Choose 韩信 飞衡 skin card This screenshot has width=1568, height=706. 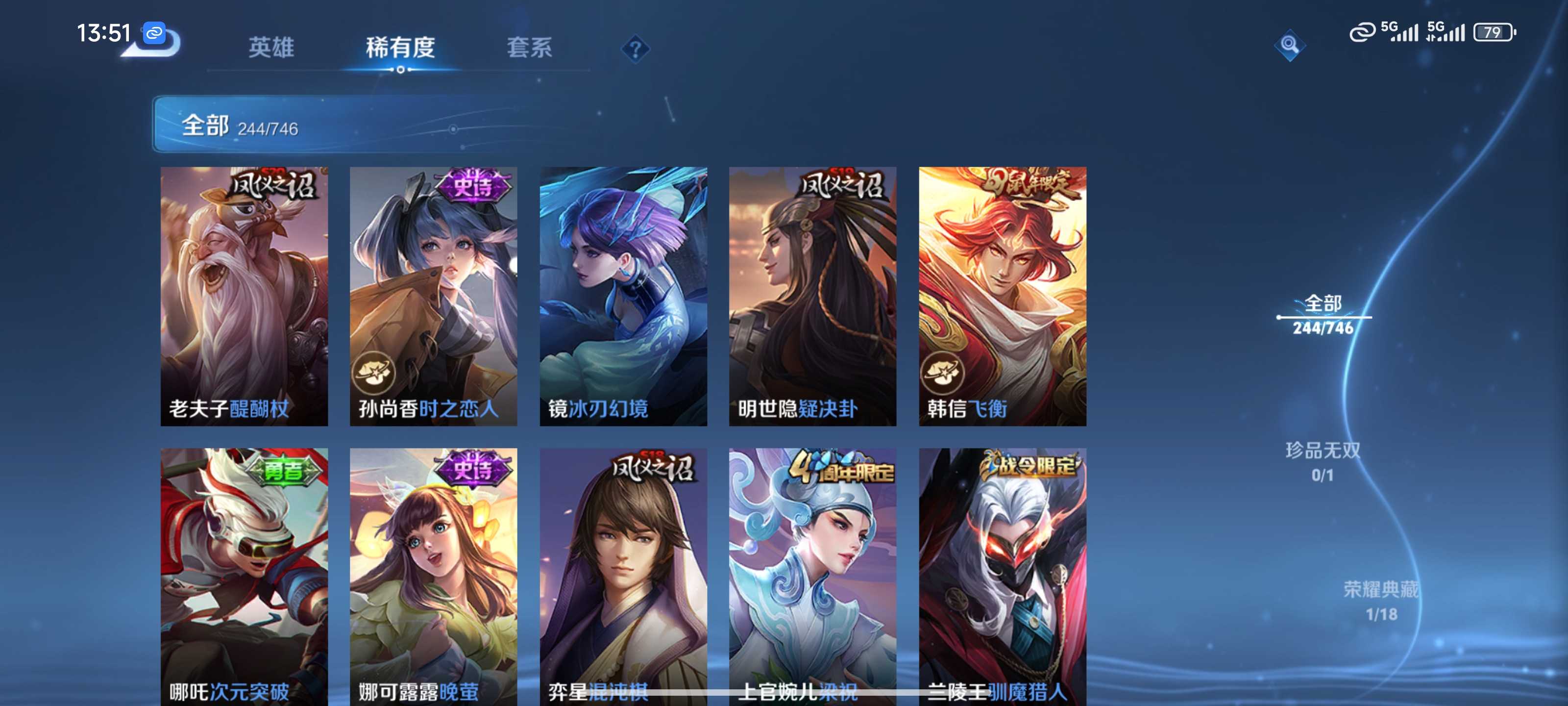[x=1003, y=296]
